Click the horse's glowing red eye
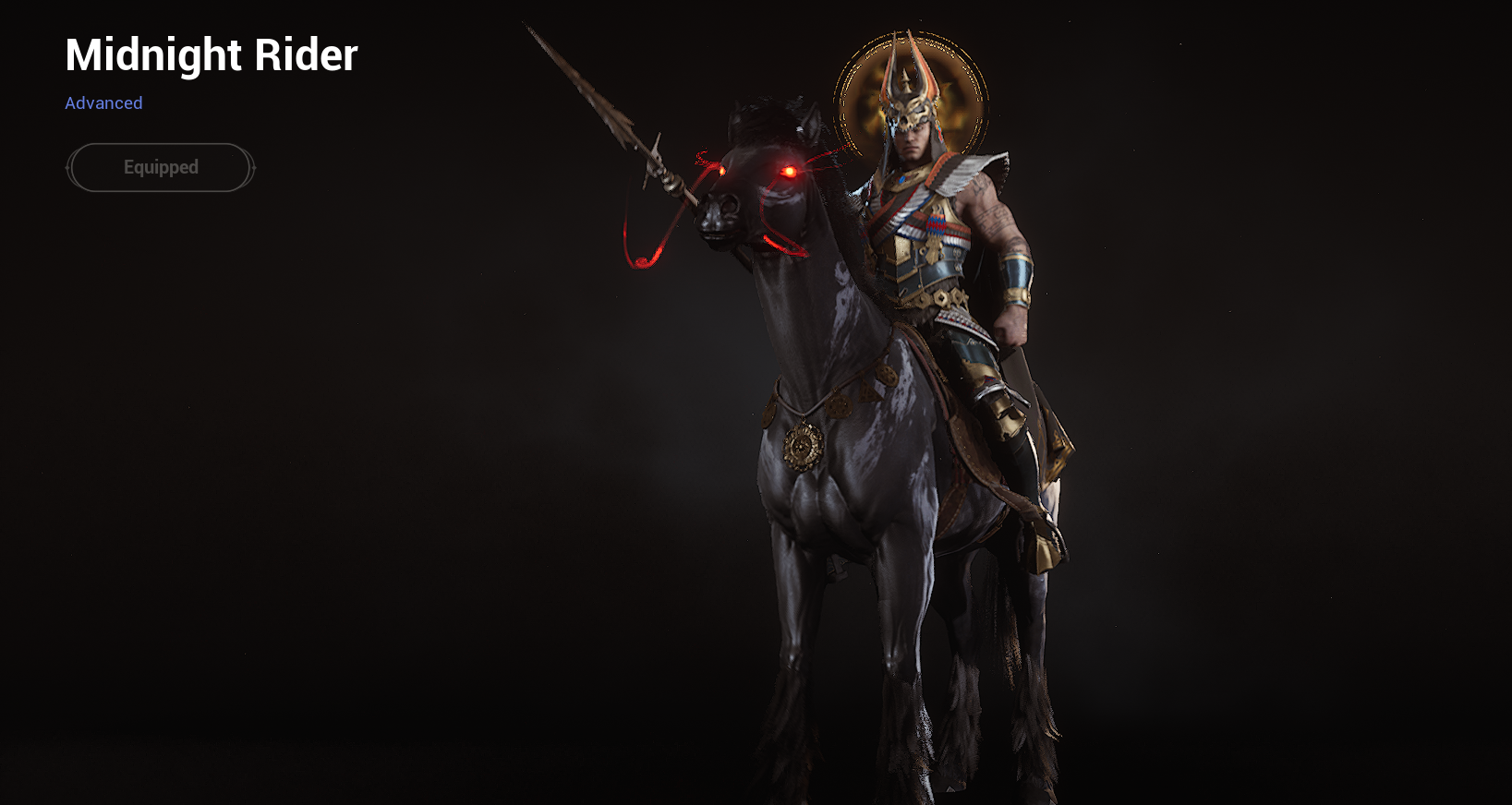1512x805 pixels. 790,171
